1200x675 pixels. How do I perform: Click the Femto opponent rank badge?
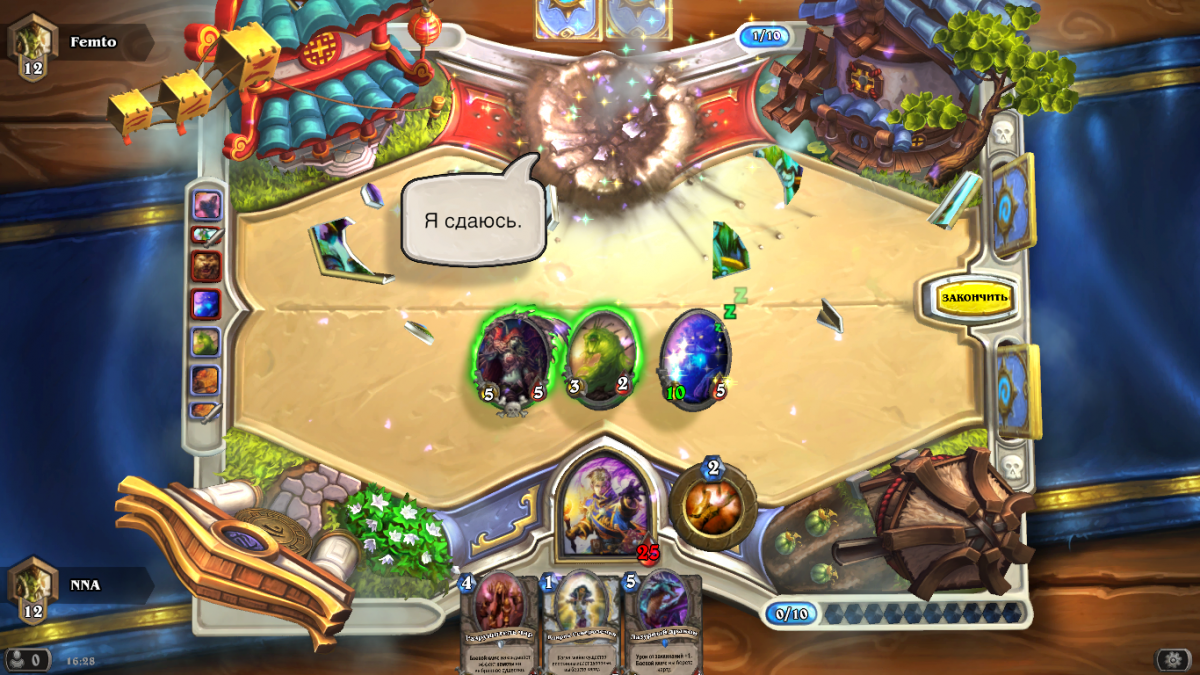point(32,47)
